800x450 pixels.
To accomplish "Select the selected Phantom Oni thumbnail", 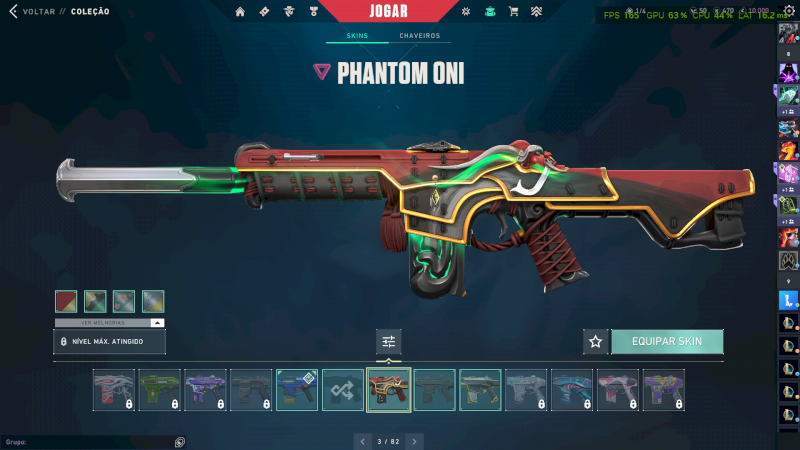I will [389, 390].
